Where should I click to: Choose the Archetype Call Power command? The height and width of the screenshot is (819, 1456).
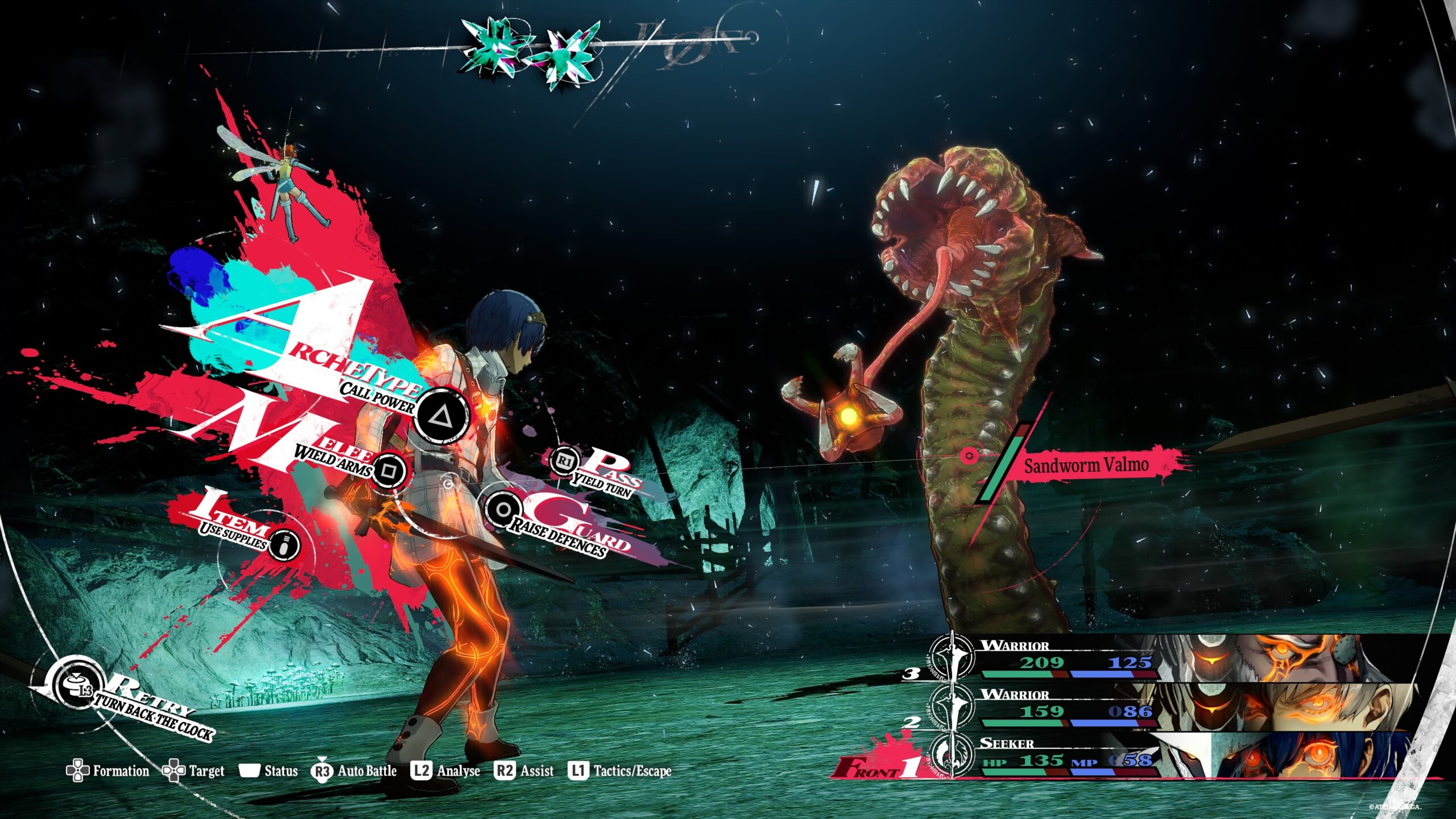click(441, 416)
